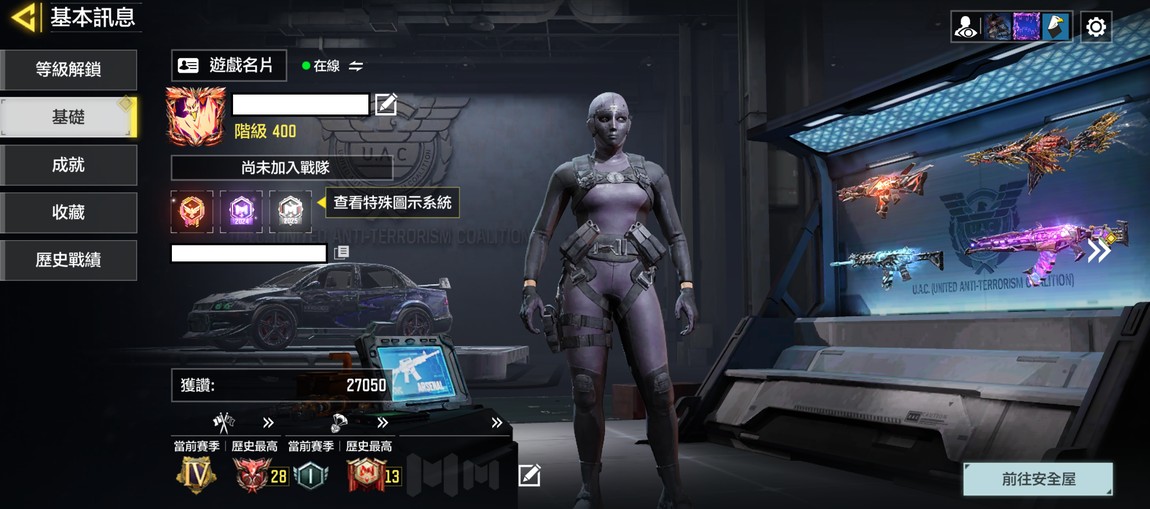Select the silver 2025 badge icon
This screenshot has height=509, width=1150.
click(x=290, y=212)
